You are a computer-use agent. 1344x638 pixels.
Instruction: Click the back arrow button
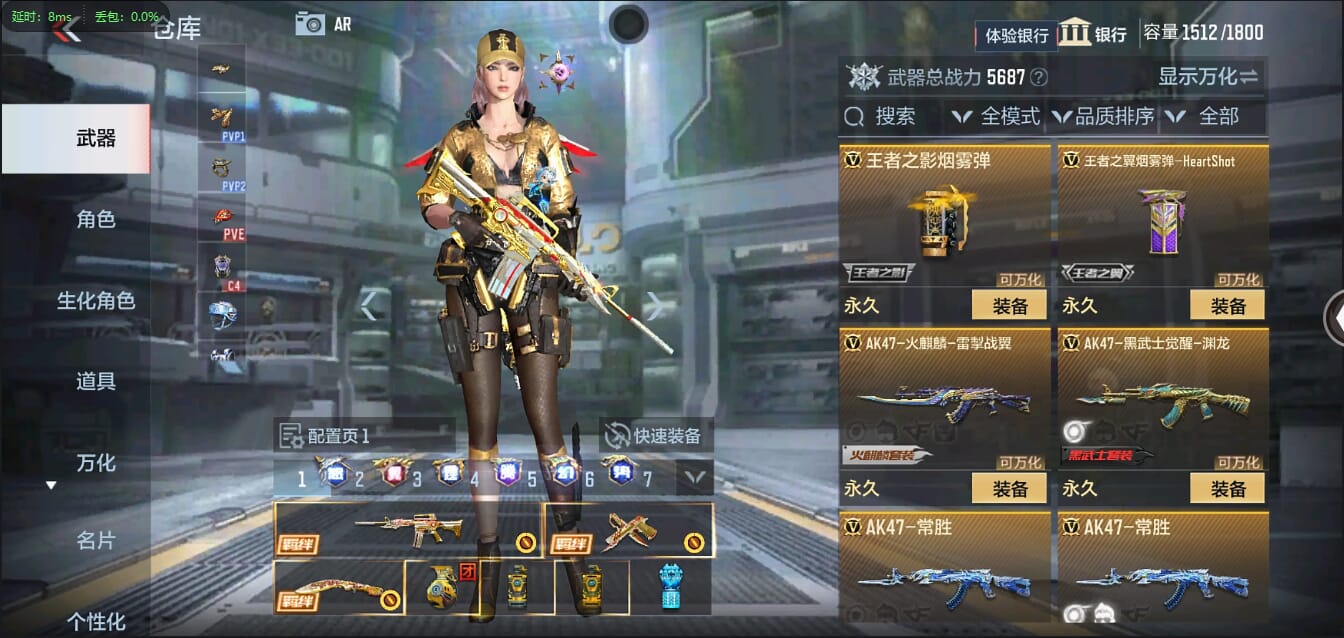(66, 30)
